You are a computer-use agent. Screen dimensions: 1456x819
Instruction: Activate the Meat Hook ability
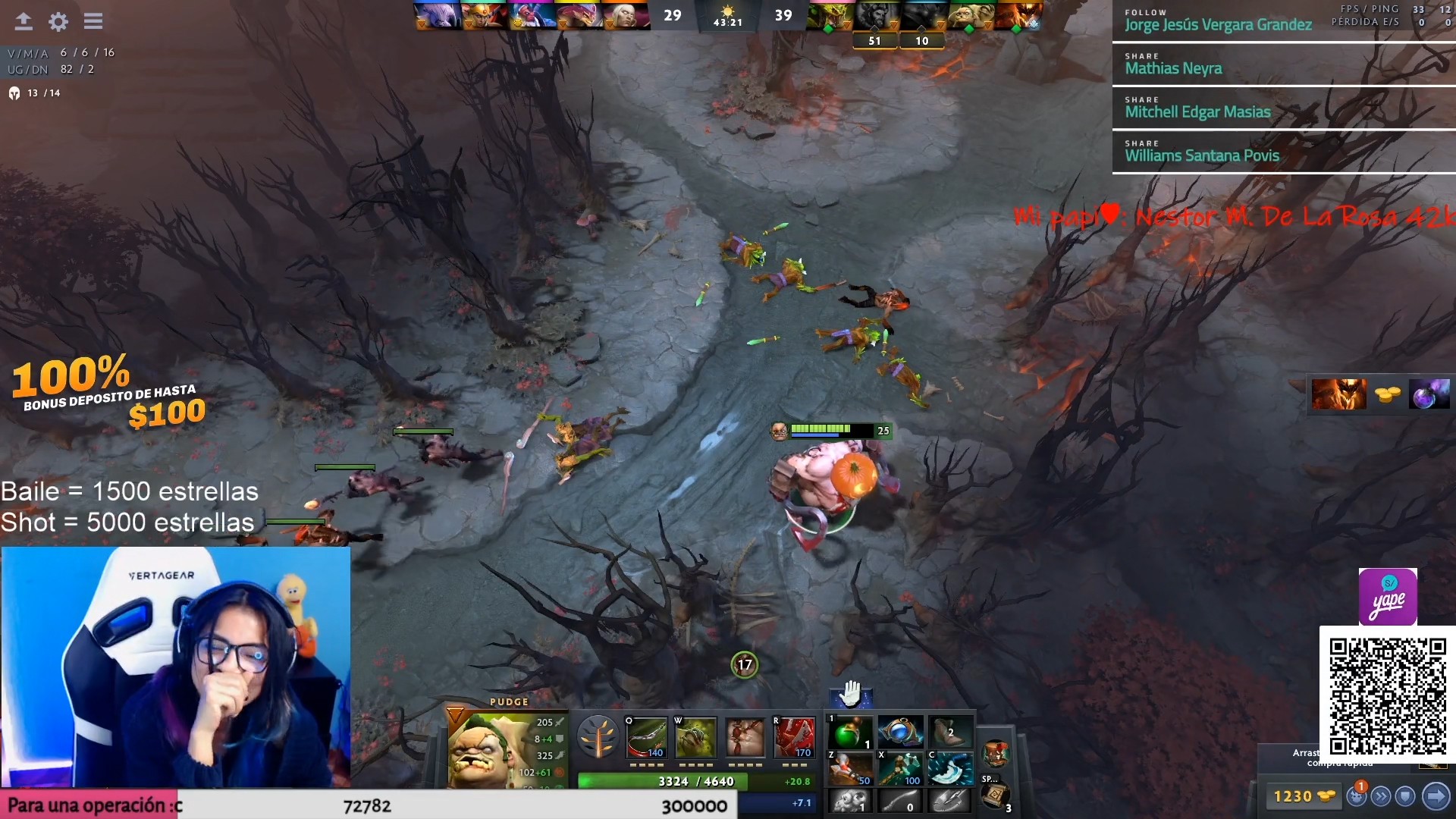pyautogui.click(x=645, y=737)
